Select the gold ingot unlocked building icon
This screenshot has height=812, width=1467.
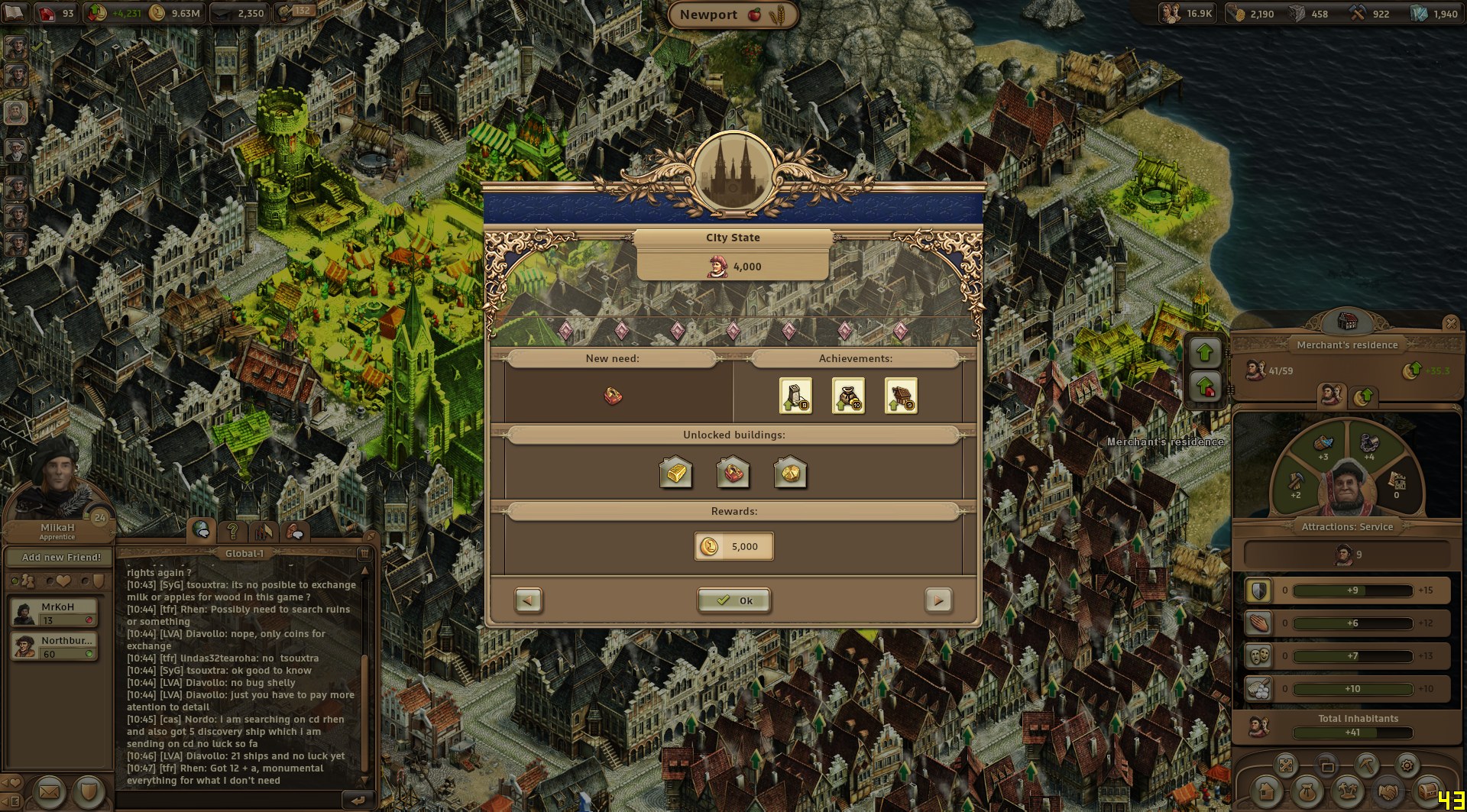pos(675,473)
